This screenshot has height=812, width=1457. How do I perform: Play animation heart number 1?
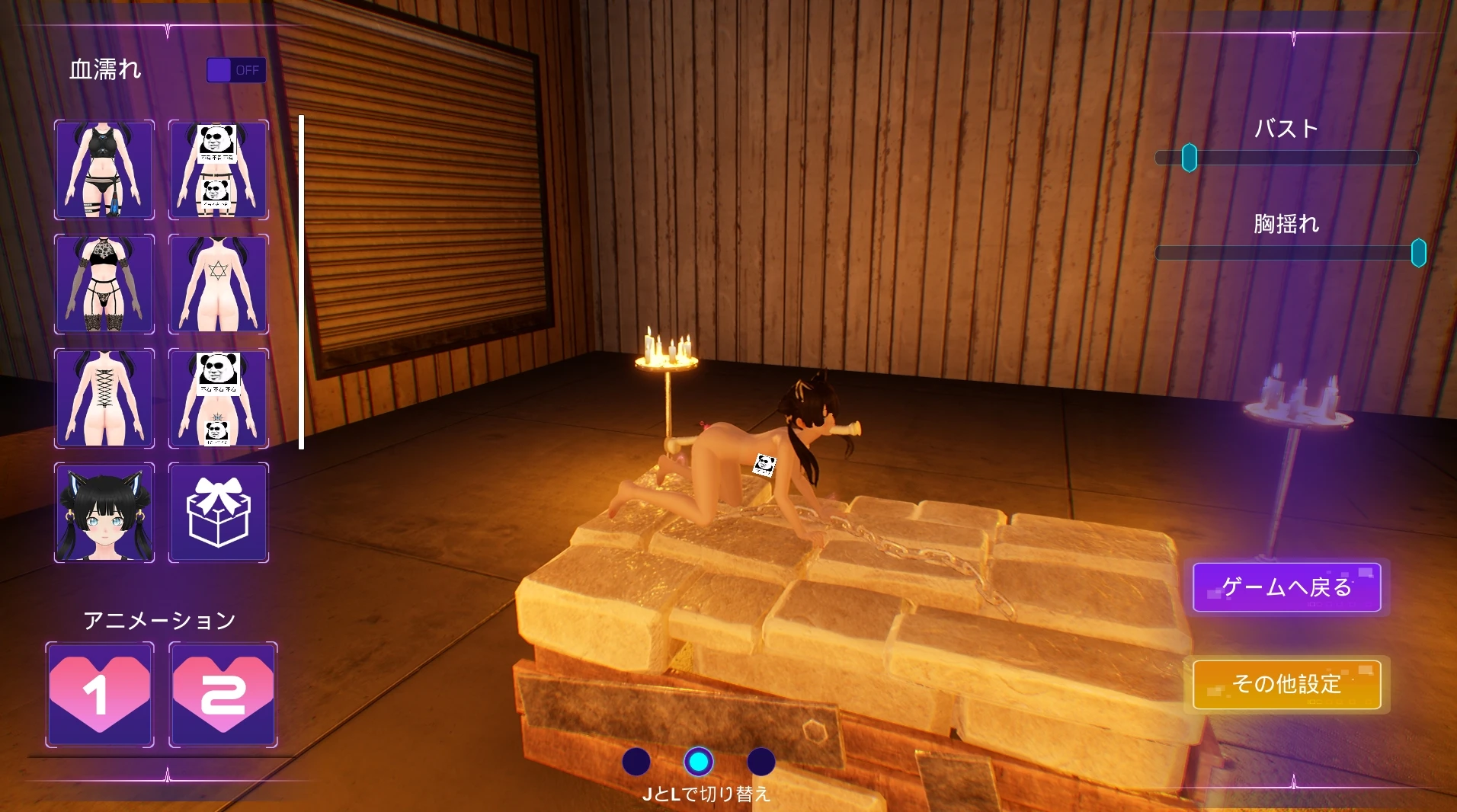[100, 695]
